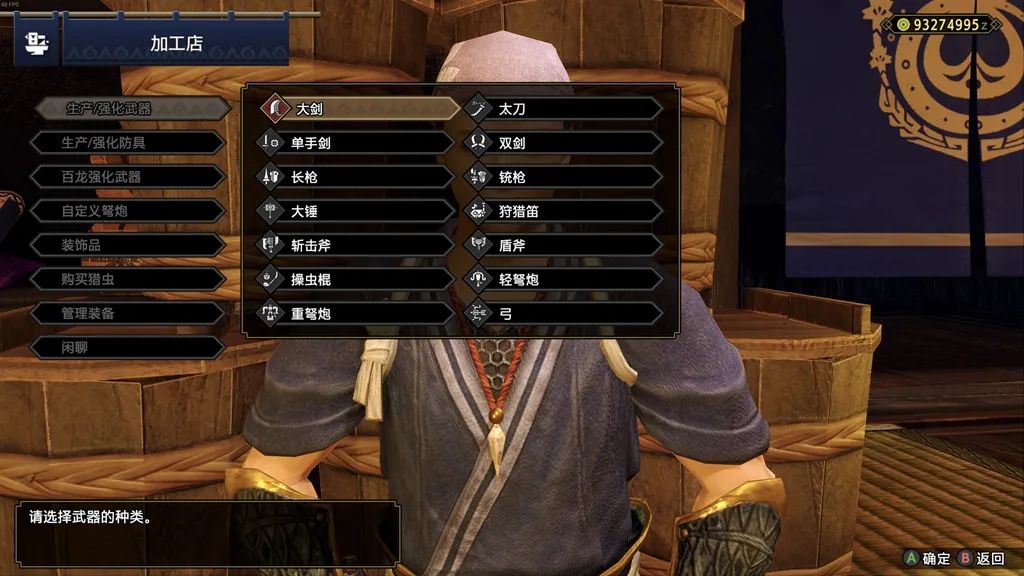Select the 双剑 weapon type
The image size is (1024, 576).
(563, 143)
